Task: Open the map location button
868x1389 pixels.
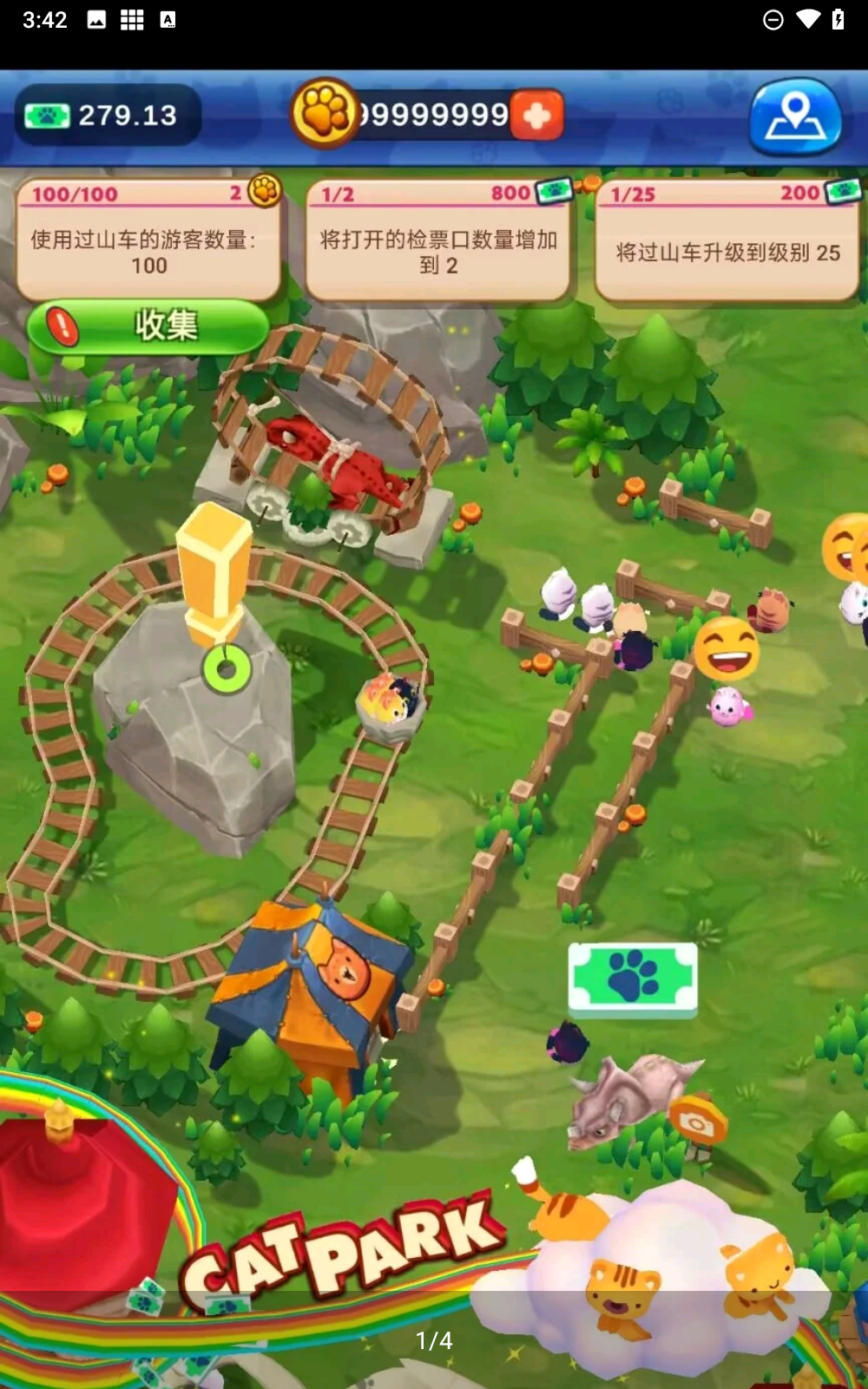Action: 795,116
